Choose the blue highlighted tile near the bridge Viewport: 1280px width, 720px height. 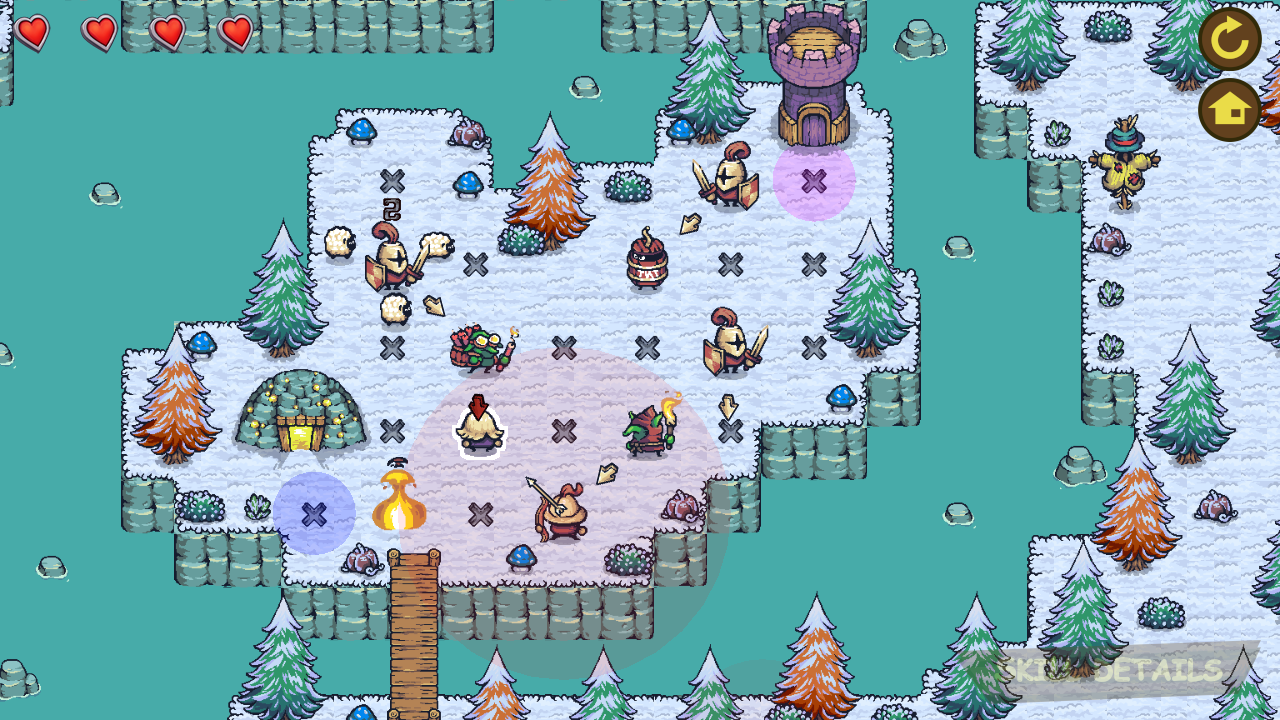tap(314, 514)
